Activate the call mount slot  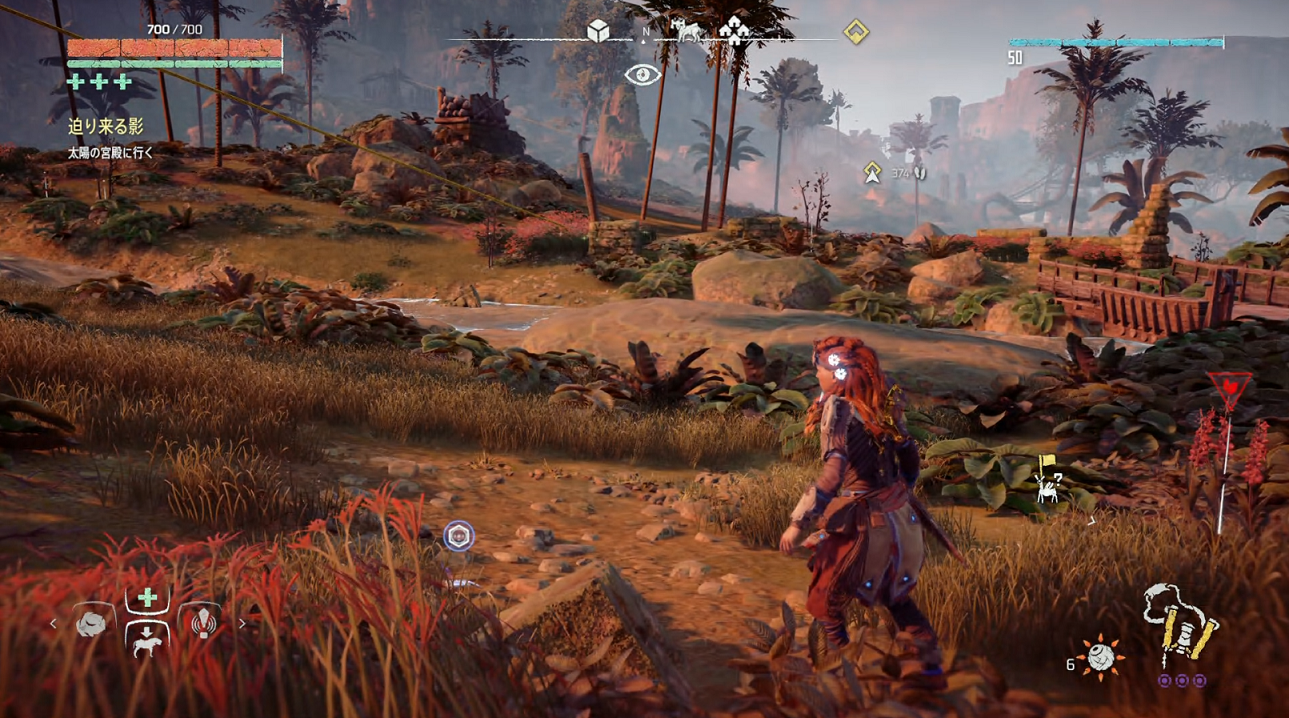pos(147,641)
